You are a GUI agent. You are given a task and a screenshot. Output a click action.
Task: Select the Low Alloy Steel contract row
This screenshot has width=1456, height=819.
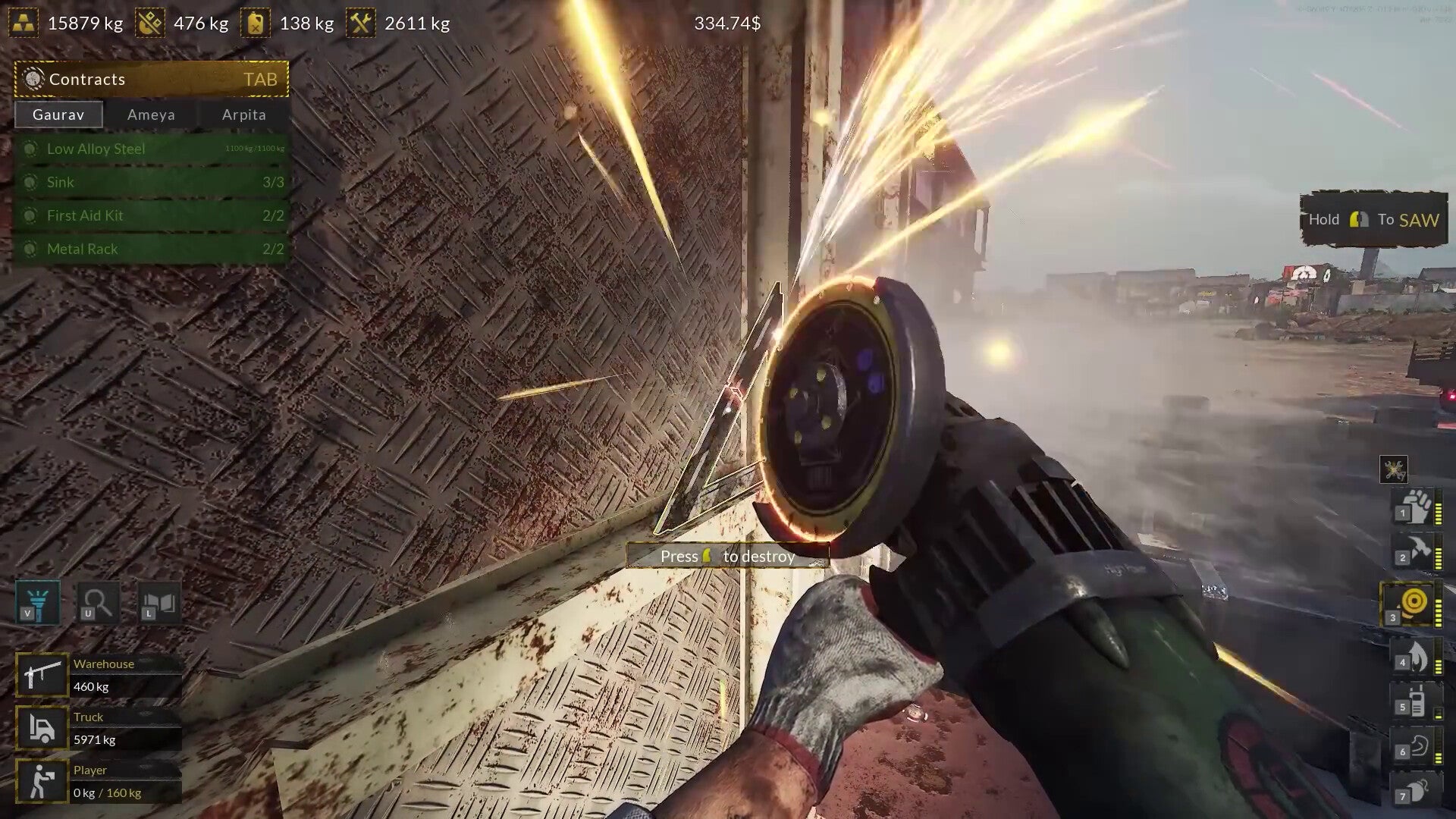pos(151,149)
